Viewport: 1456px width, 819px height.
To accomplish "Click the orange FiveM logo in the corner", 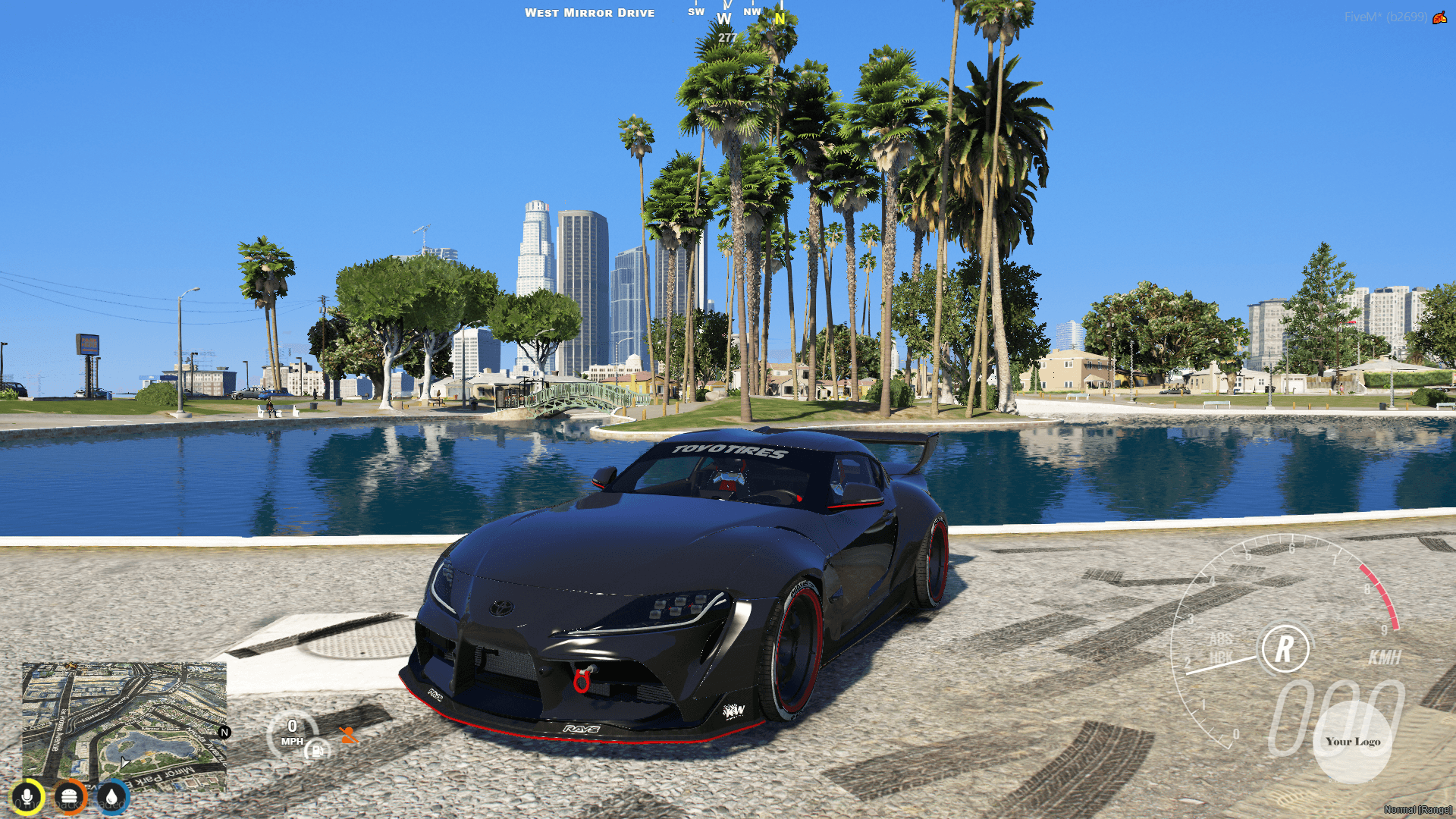I will click(1441, 19).
